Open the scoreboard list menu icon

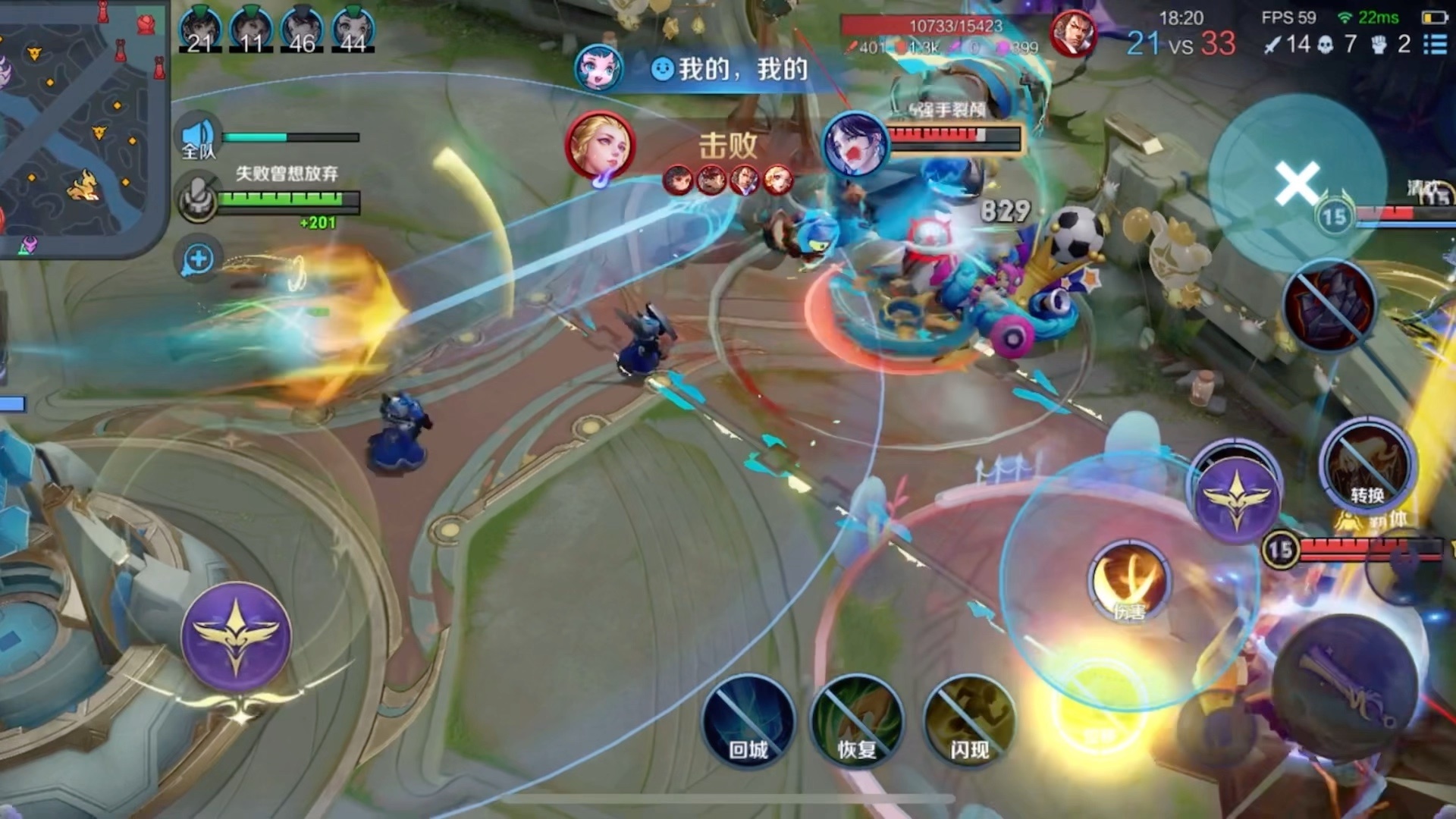(1435, 44)
